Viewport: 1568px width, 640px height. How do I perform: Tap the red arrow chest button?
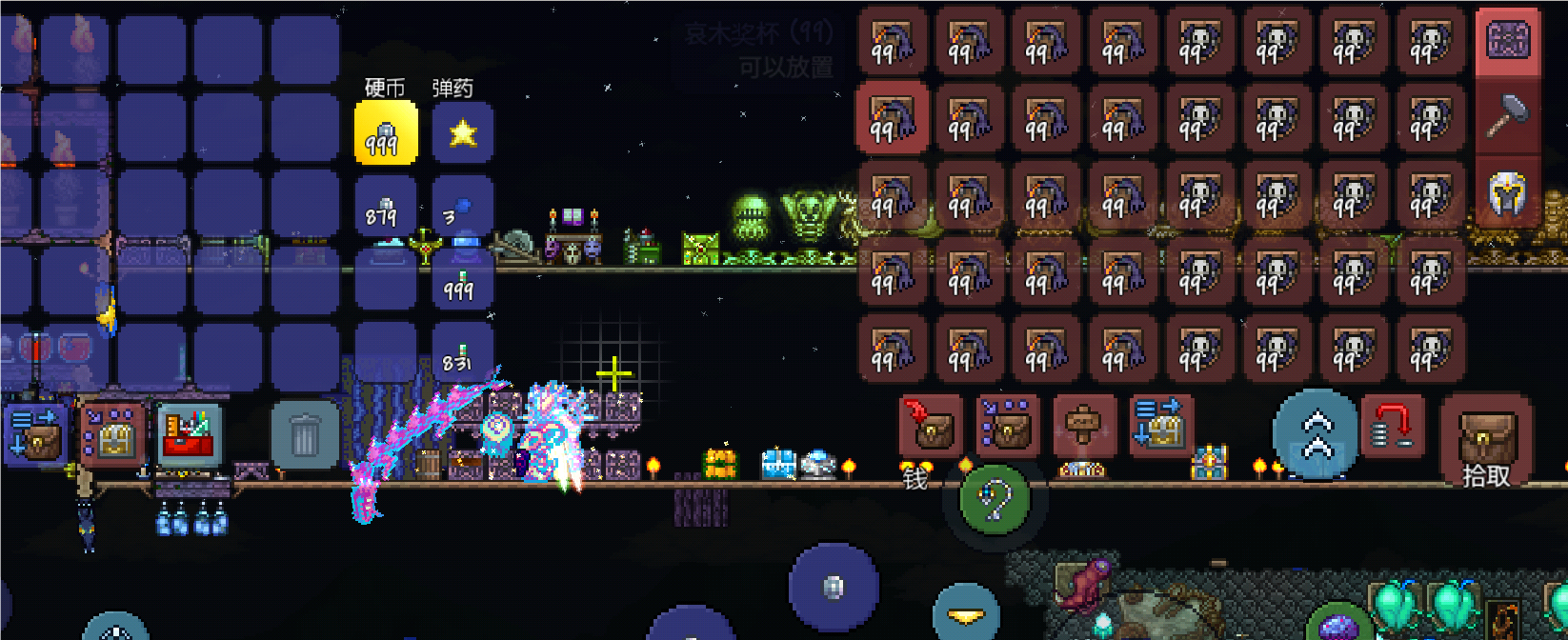[x=931, y=427]
